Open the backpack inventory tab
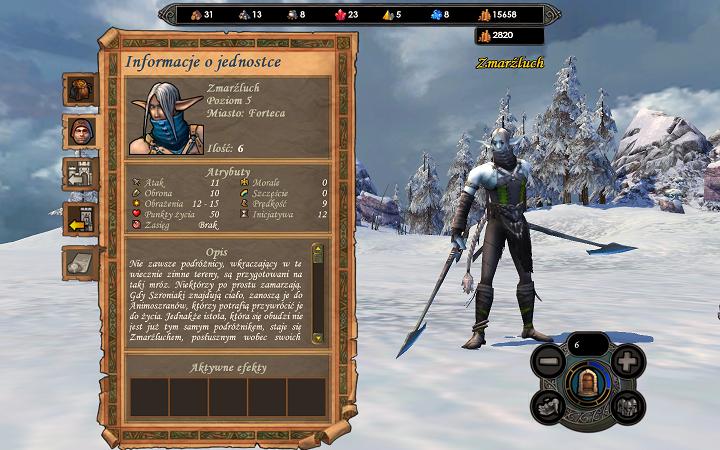 click(x=80, y=88)
